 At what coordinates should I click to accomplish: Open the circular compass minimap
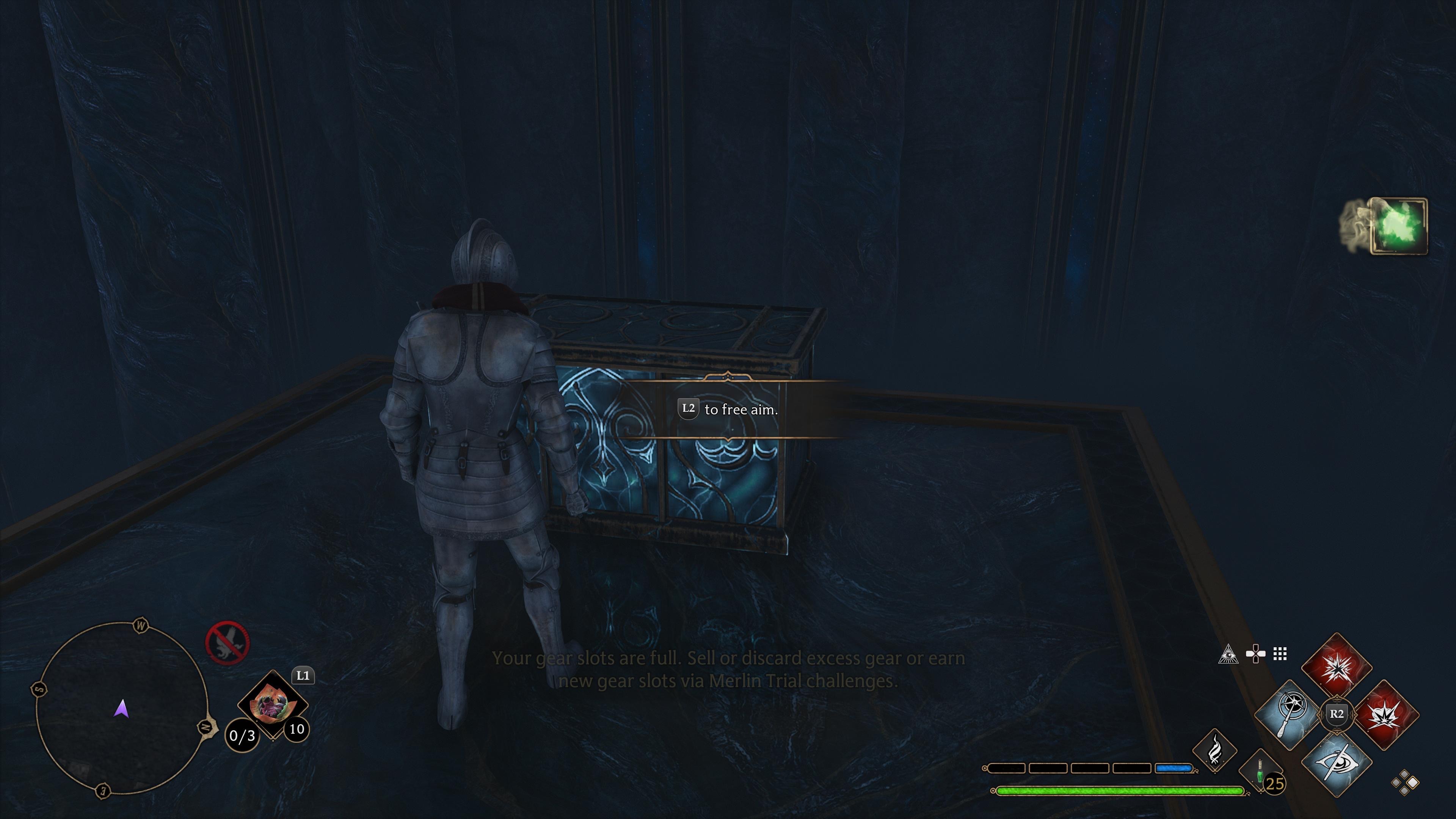[121, 709]
